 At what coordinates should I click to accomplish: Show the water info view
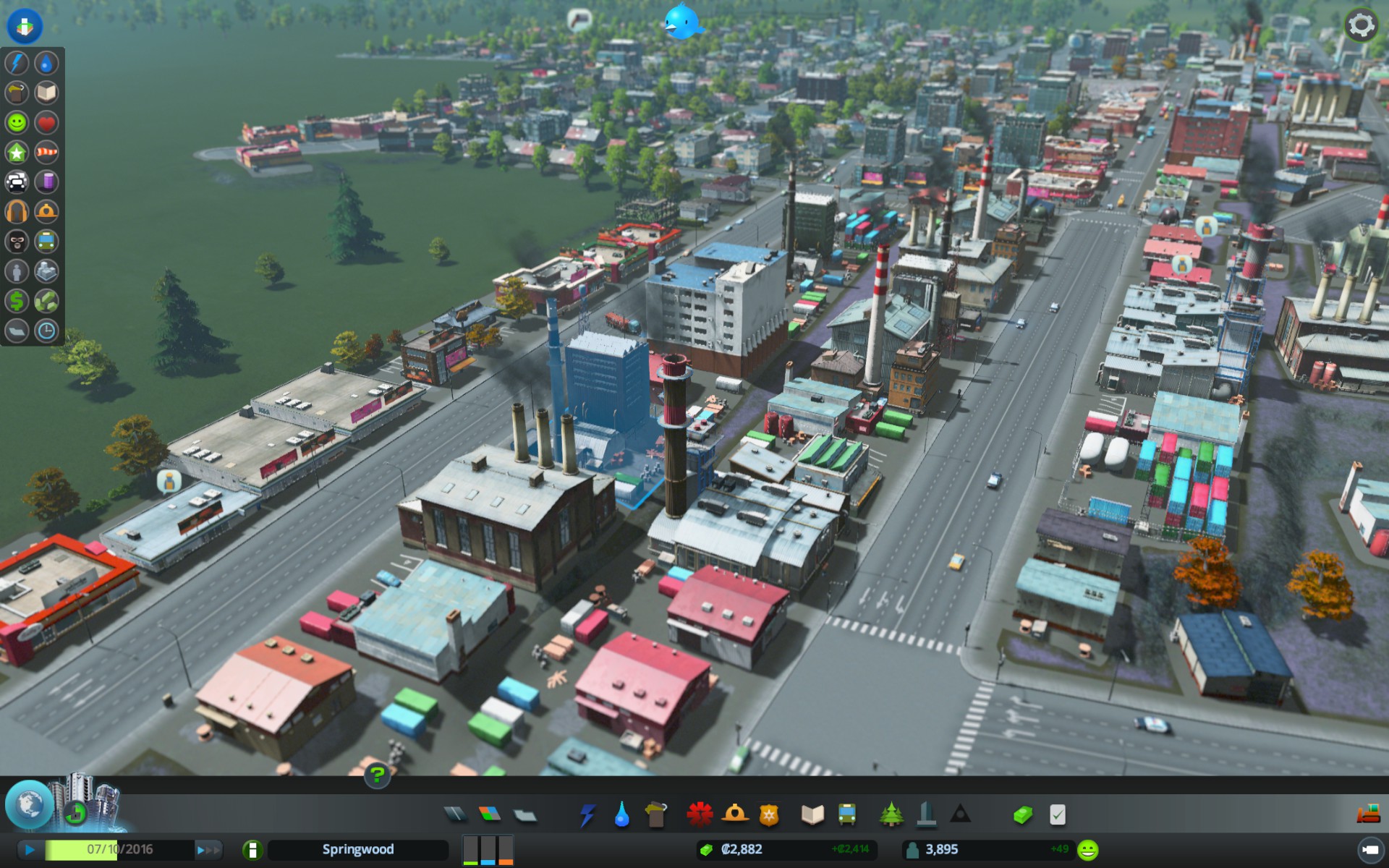pos(46,63)
